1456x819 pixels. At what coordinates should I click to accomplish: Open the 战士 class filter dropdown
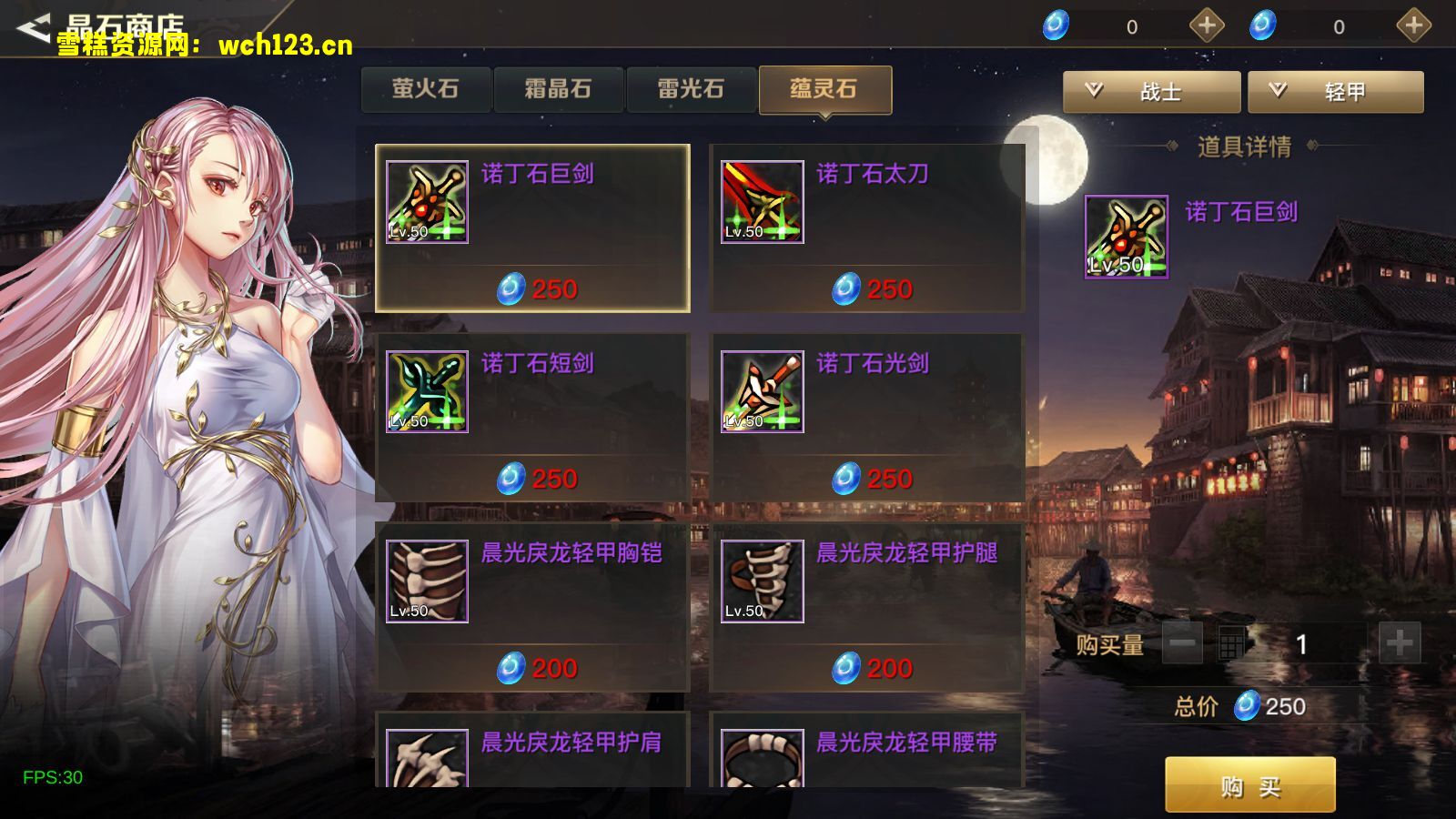click(x=1151, y=92)
